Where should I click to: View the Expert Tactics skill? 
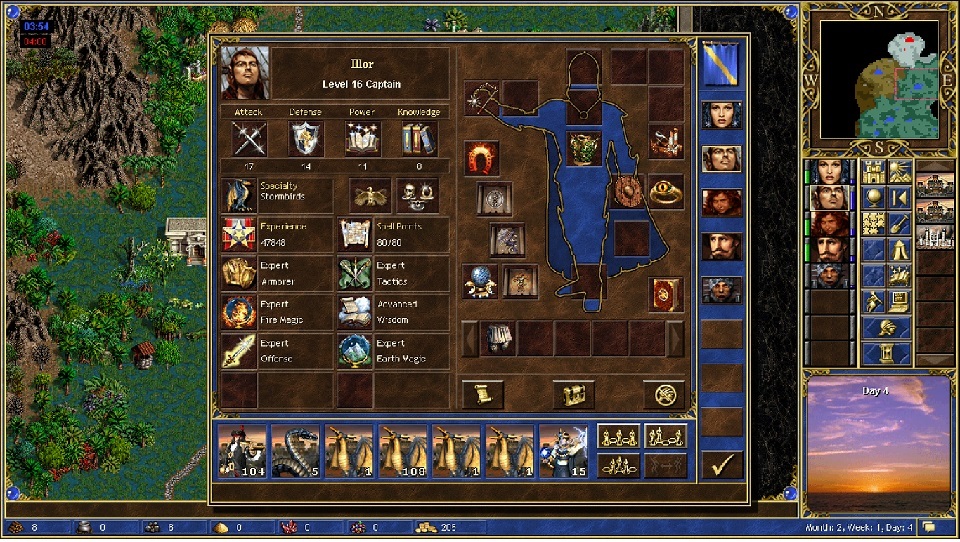[393, 273]
